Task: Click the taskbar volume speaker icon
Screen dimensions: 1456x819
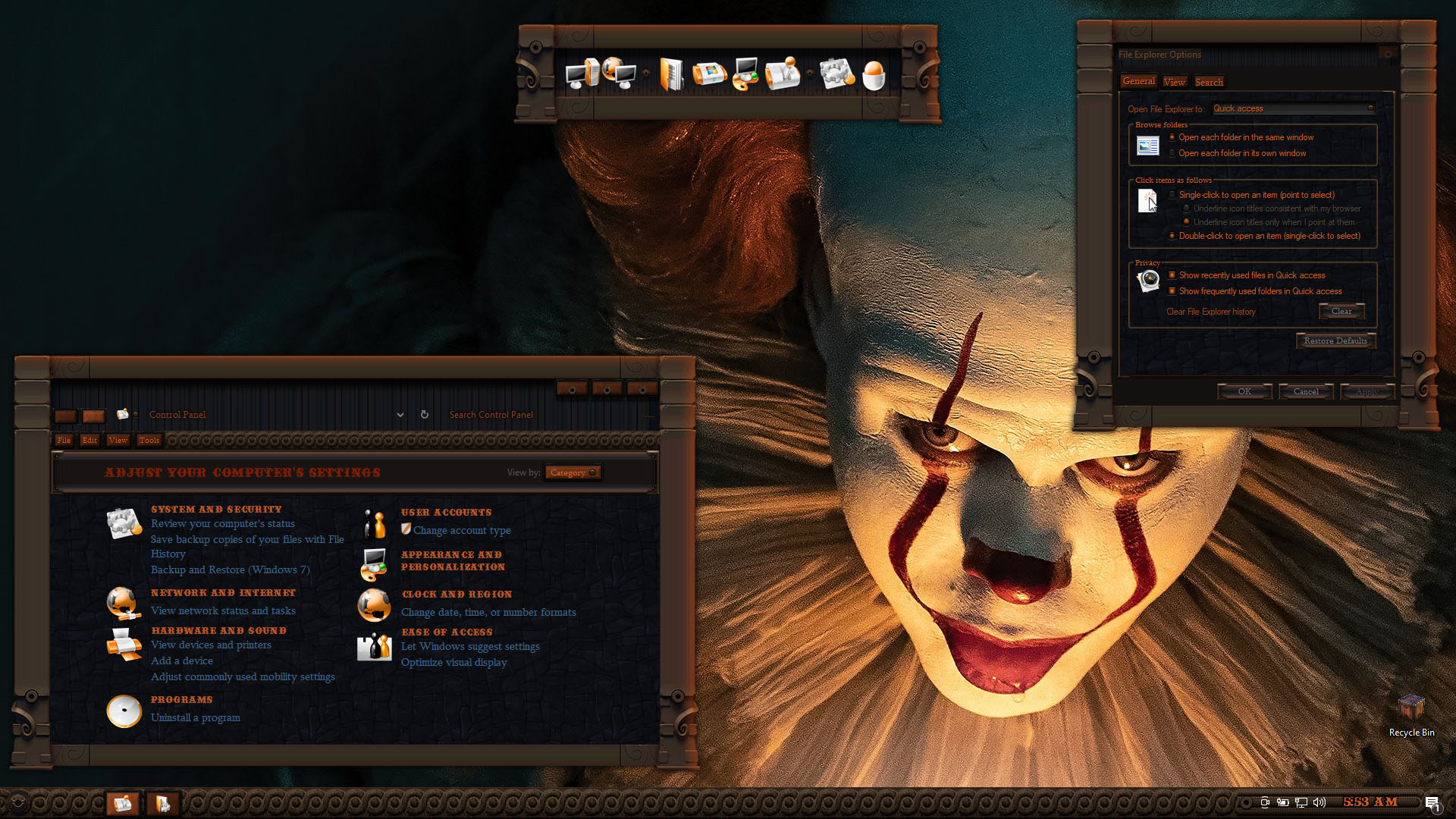Action: [x=1319, y=802]
